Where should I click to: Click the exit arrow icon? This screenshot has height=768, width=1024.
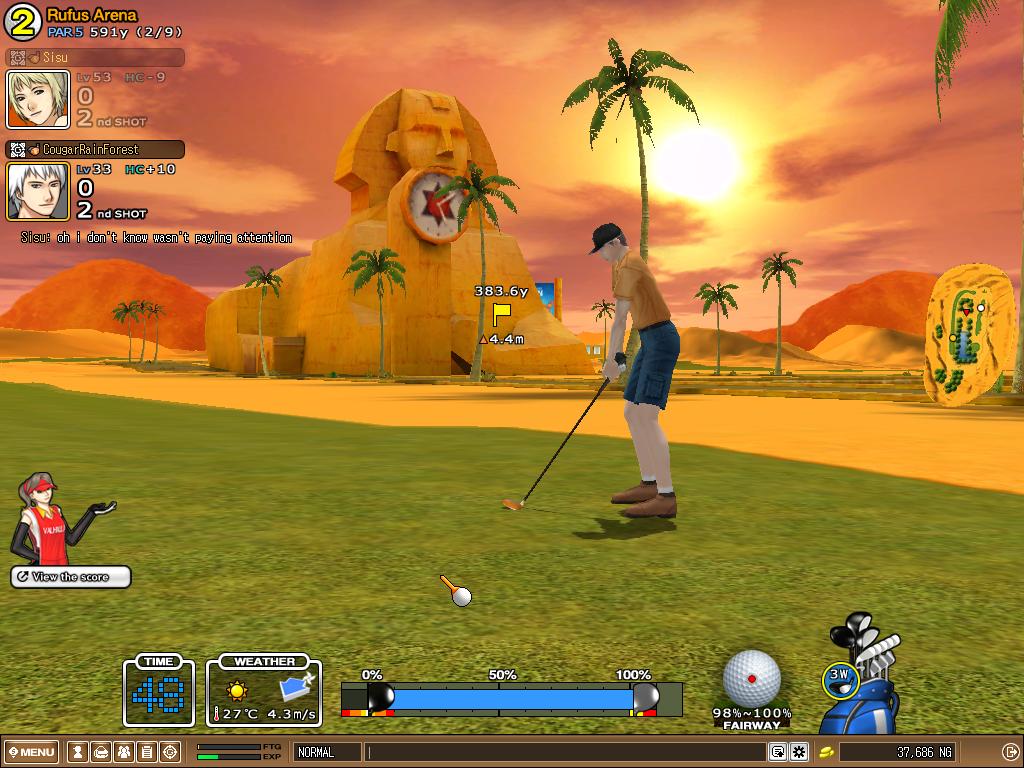point(1009,752)
